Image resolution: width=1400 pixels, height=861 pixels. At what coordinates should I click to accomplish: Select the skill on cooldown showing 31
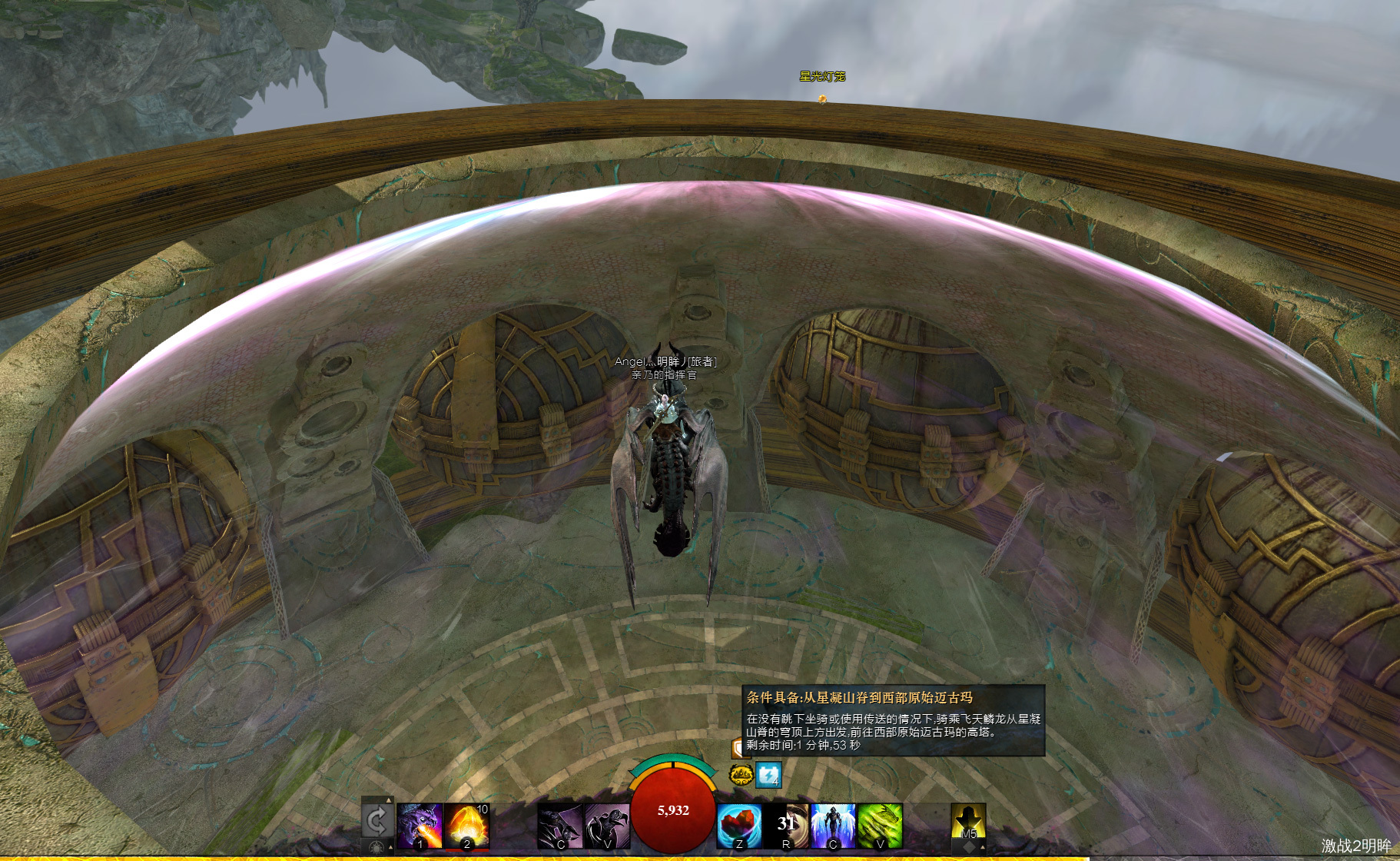[786, 826]
